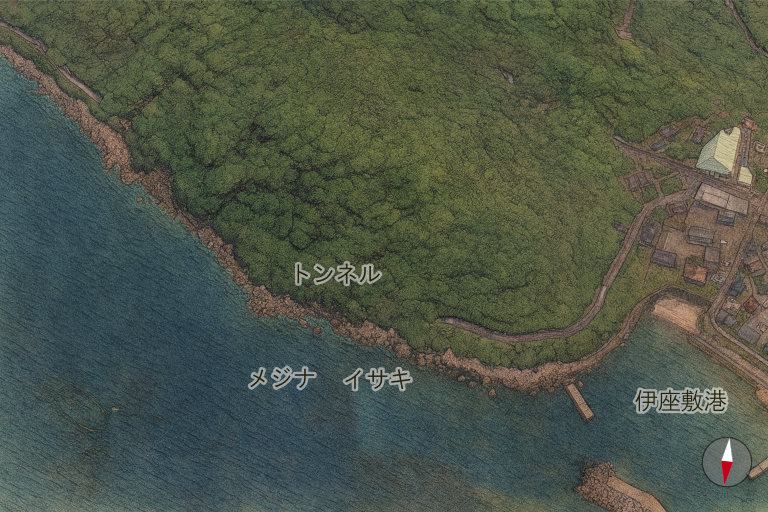Select the トンネル map label
The height and width of the screenshot is (512, 768).
336,274
